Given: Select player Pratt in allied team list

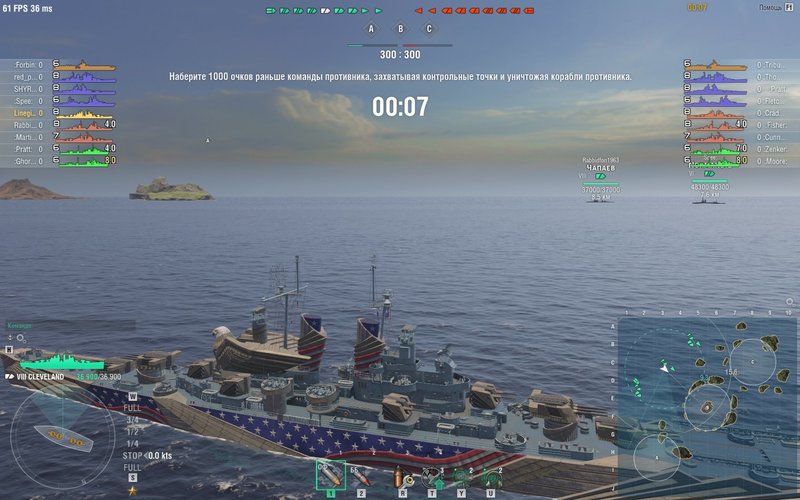Looking at the screenshot, I should 28,149.
